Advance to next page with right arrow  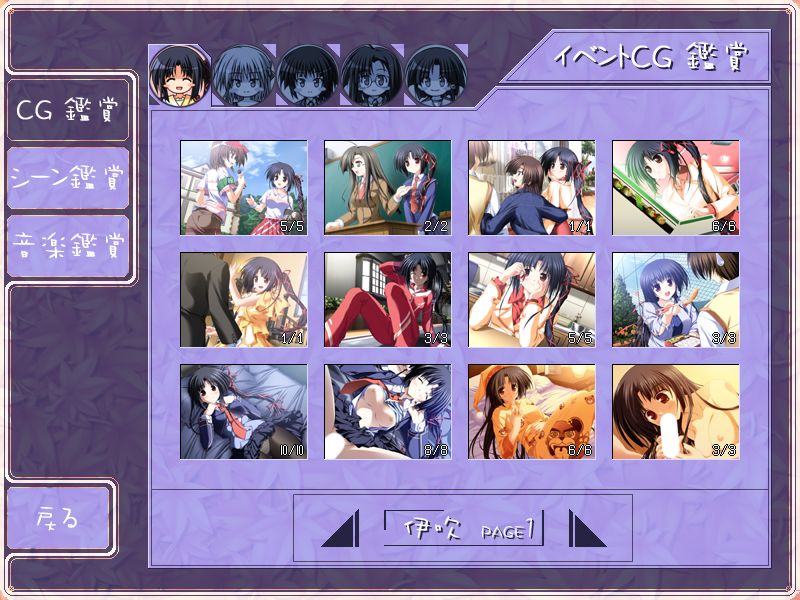pyautogui.click(x=587, y=528)
